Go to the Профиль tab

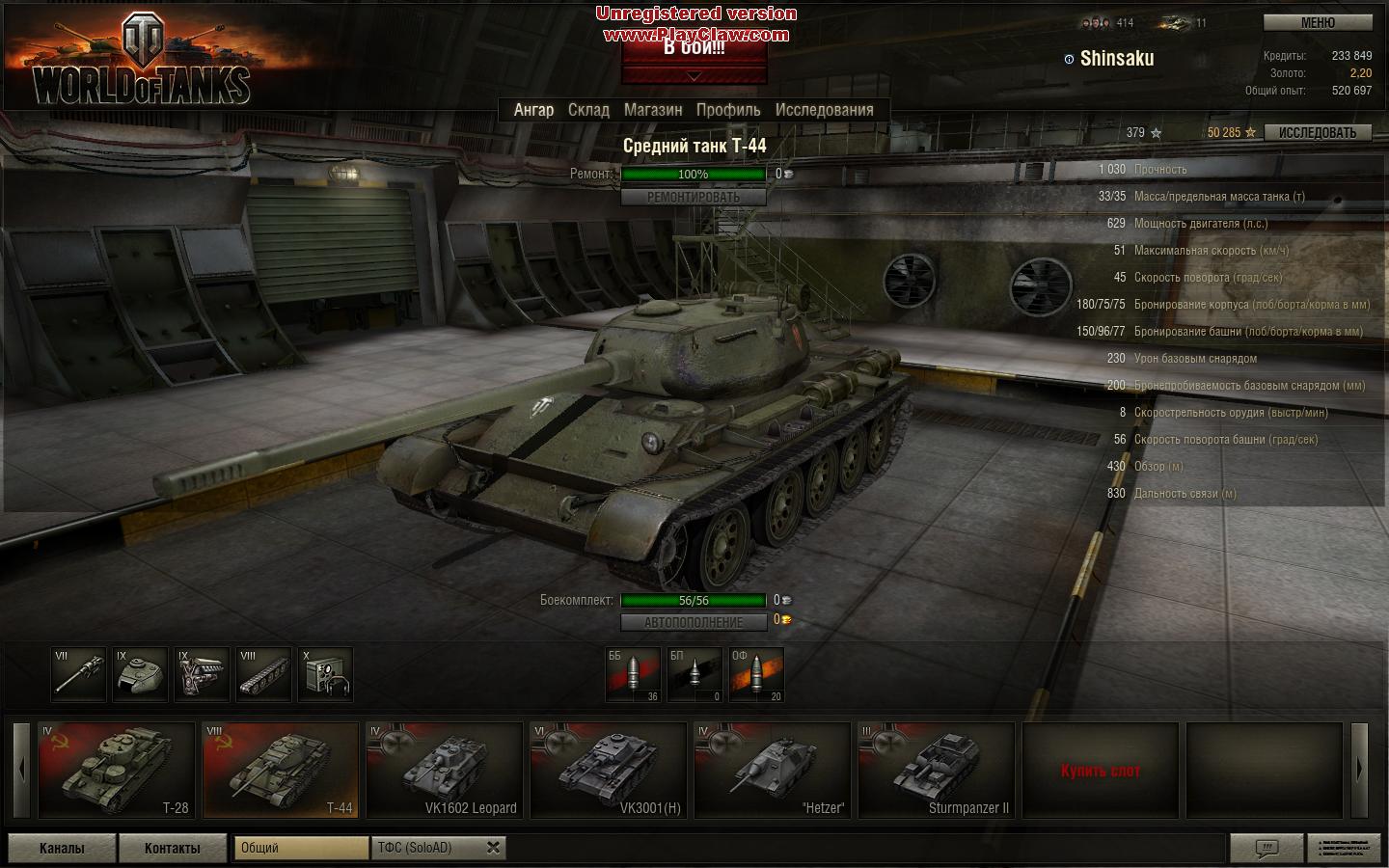click(x=728, y=110)
